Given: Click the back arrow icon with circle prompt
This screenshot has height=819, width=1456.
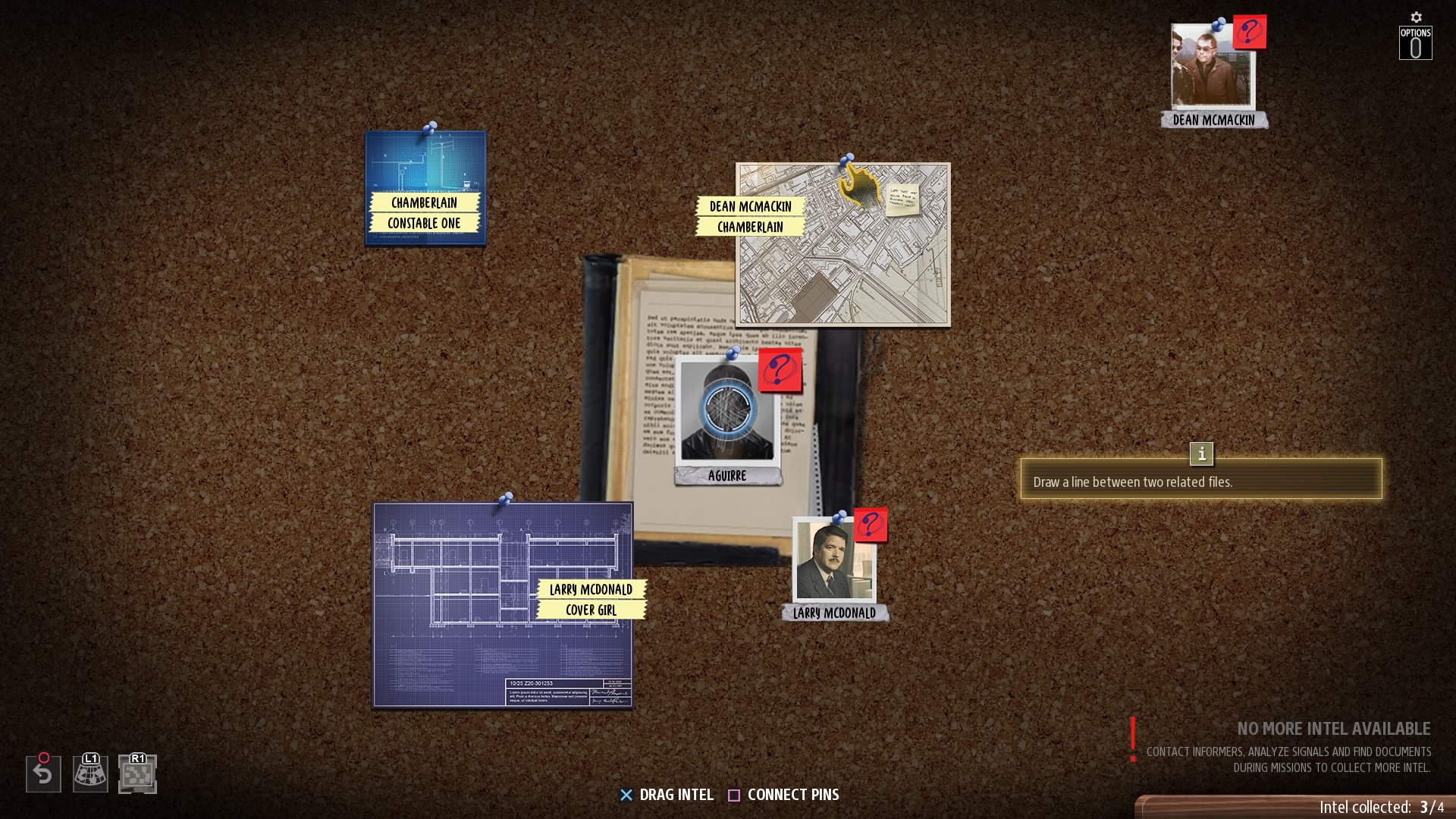Looking at the screenshot, I should [43, 773].
